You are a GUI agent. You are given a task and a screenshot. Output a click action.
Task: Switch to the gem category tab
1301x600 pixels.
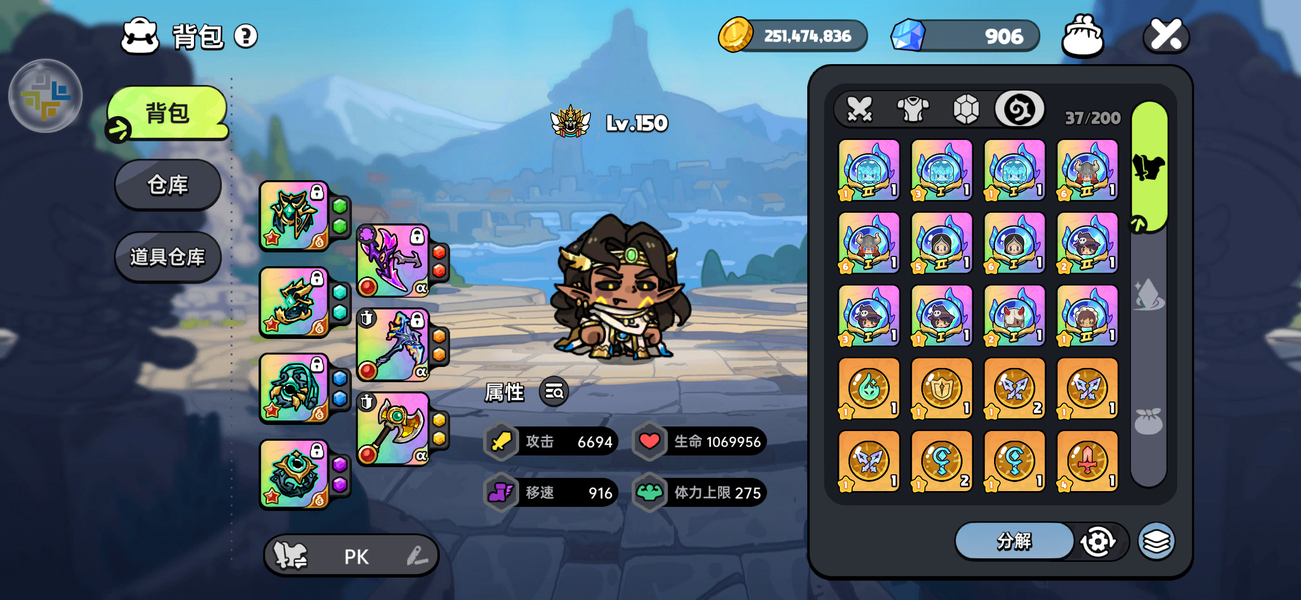pos(966,109)
